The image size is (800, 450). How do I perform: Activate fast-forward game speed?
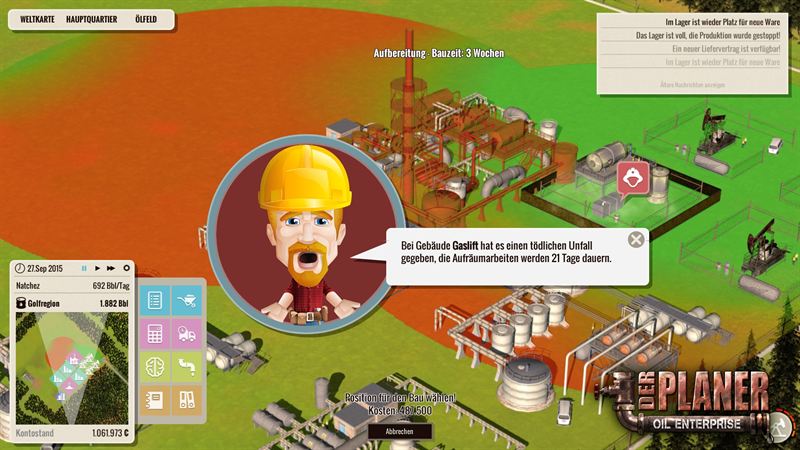[111, 268]
